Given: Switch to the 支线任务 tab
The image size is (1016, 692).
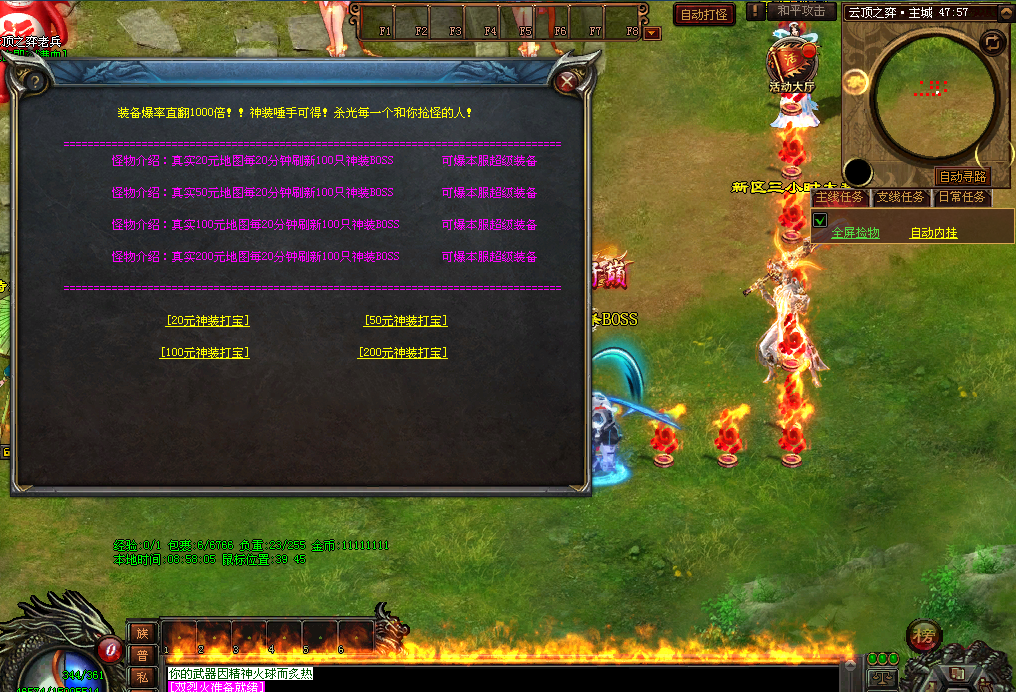Looking at the screenshot, I should 900,197.
